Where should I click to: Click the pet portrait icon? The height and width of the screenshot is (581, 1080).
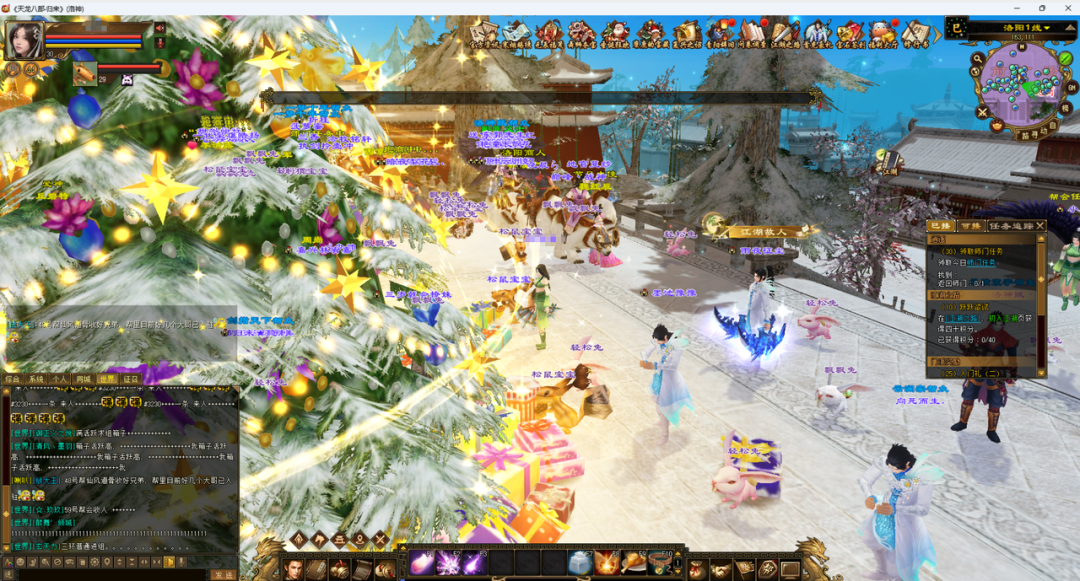point(85,73)
